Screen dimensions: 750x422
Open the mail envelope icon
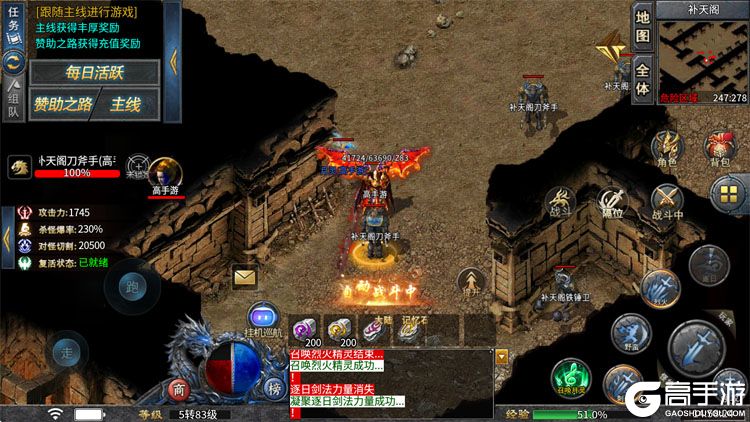click(x=244, y=277)
